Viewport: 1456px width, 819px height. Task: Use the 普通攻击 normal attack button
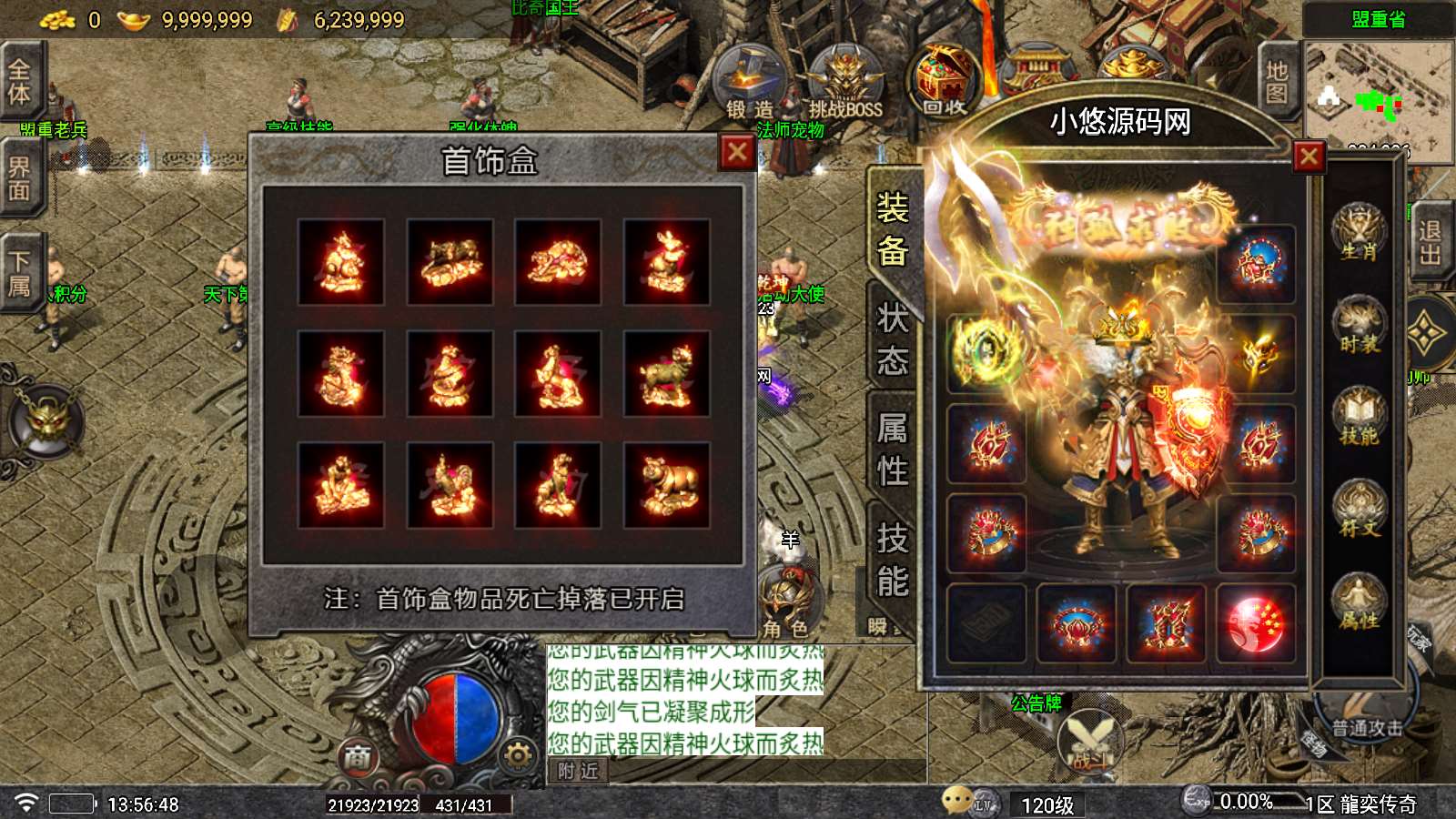coord(1366,719)
